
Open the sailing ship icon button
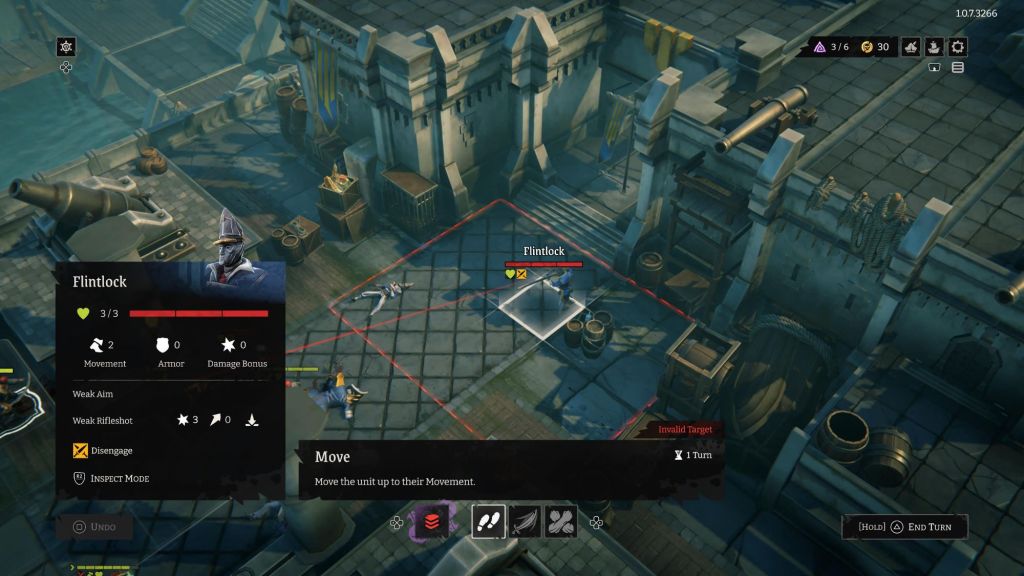[934, 47]
